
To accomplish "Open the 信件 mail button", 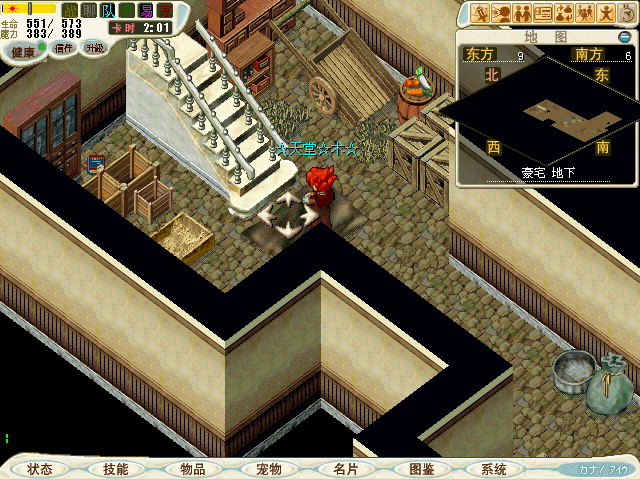I will [x=64, y=48].
